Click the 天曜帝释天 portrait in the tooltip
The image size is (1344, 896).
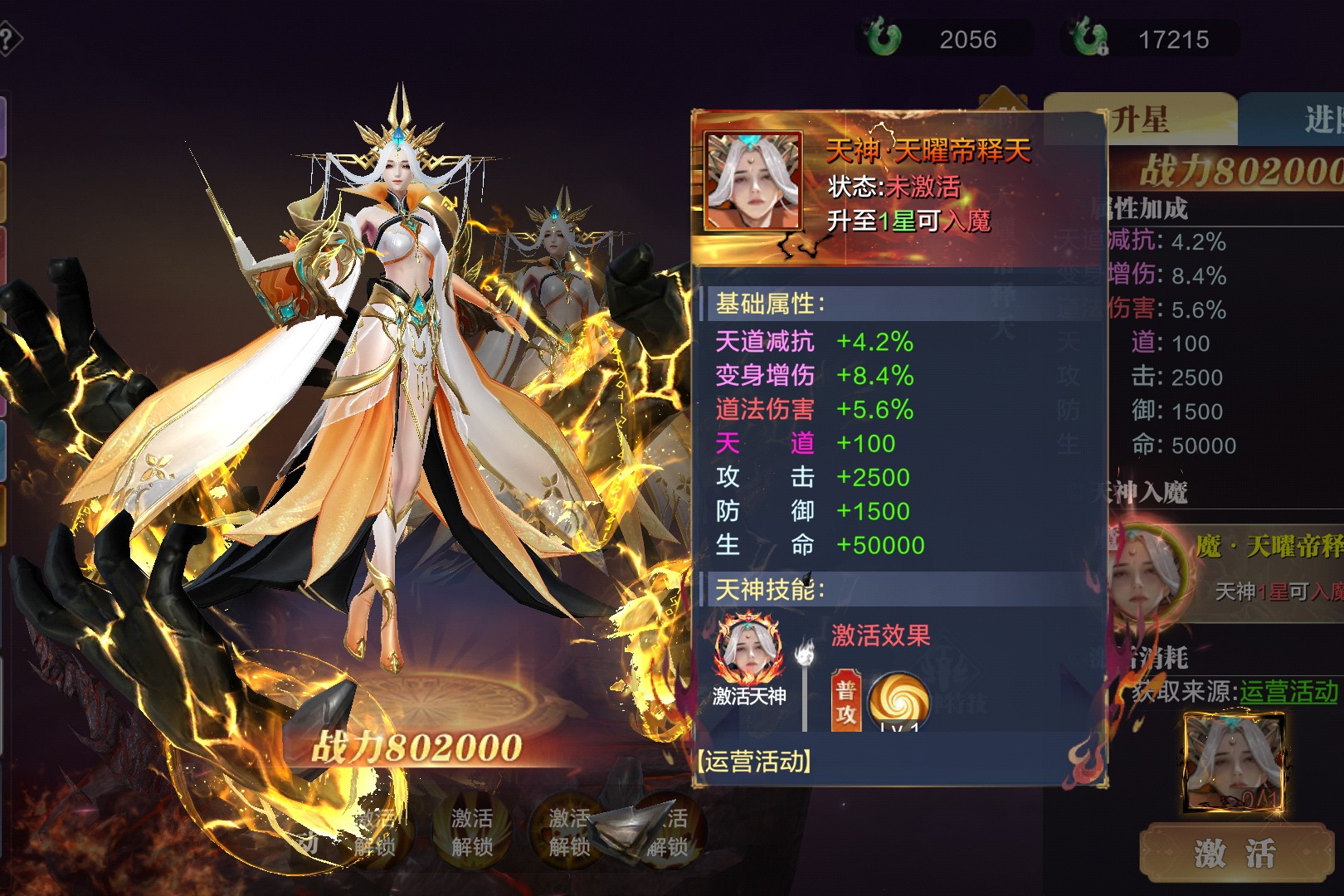pyautogui.click(x=753, y=182)
